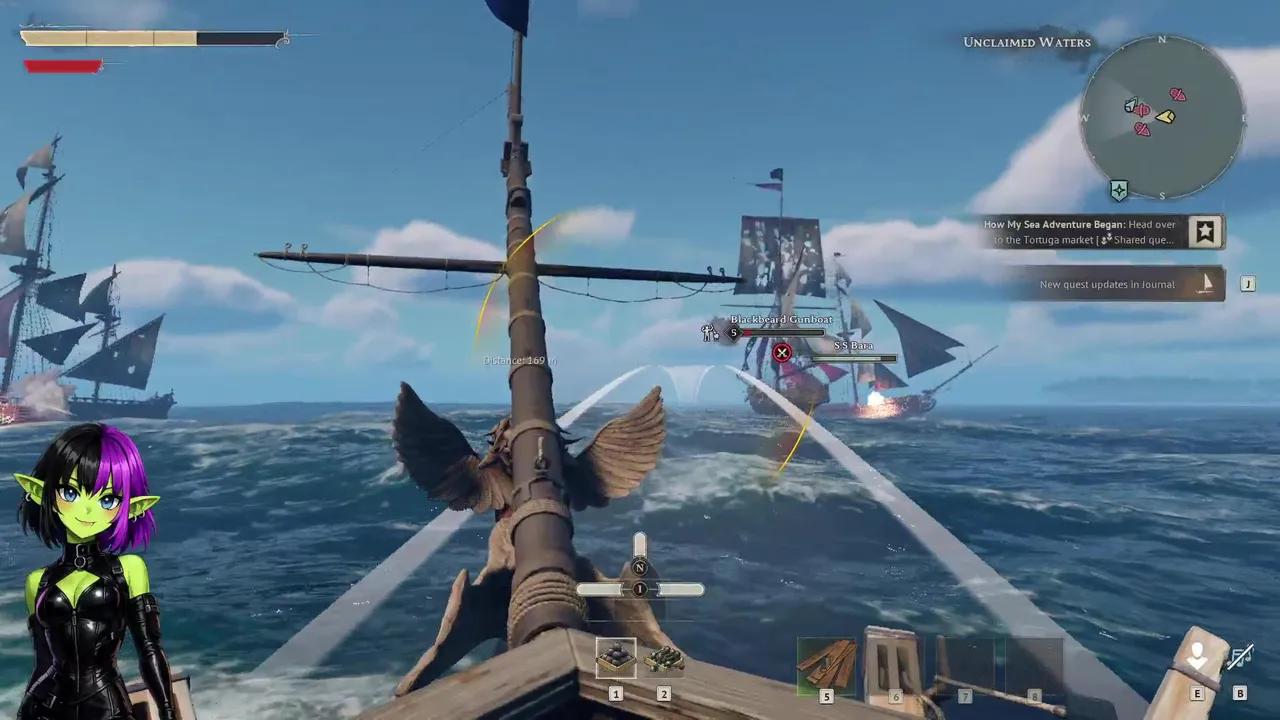Select the yellow ship marker on minimap
The height and width of the screenshot is (720, 1280).
point(1165,117)
